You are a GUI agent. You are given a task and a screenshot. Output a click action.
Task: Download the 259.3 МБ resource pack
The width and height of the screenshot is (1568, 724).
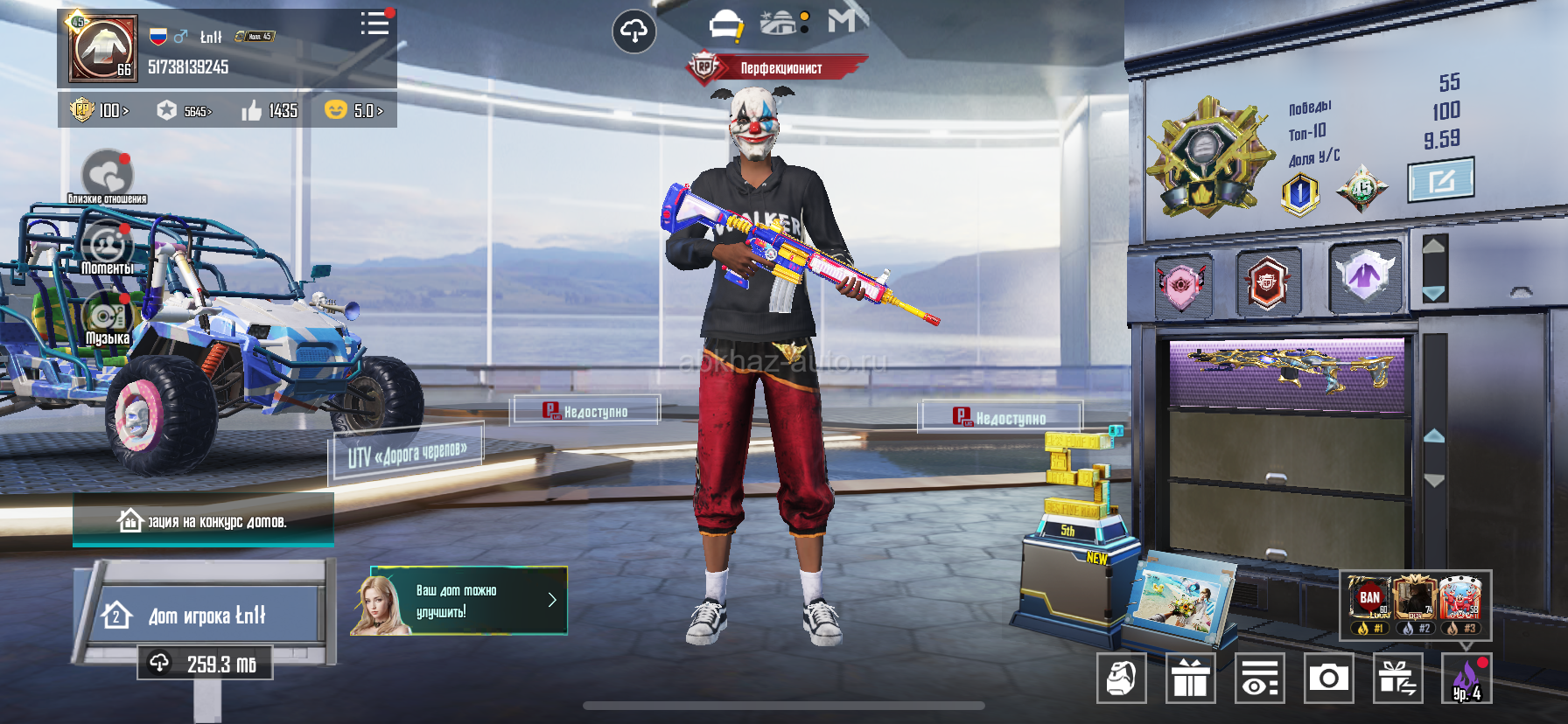pos(205,664)
